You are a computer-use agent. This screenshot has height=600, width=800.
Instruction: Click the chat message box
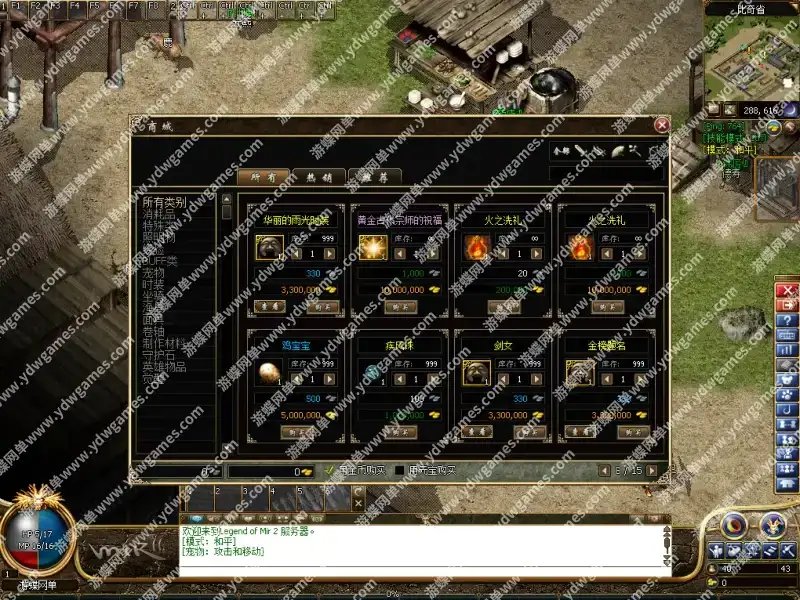(x=420, y=545)
